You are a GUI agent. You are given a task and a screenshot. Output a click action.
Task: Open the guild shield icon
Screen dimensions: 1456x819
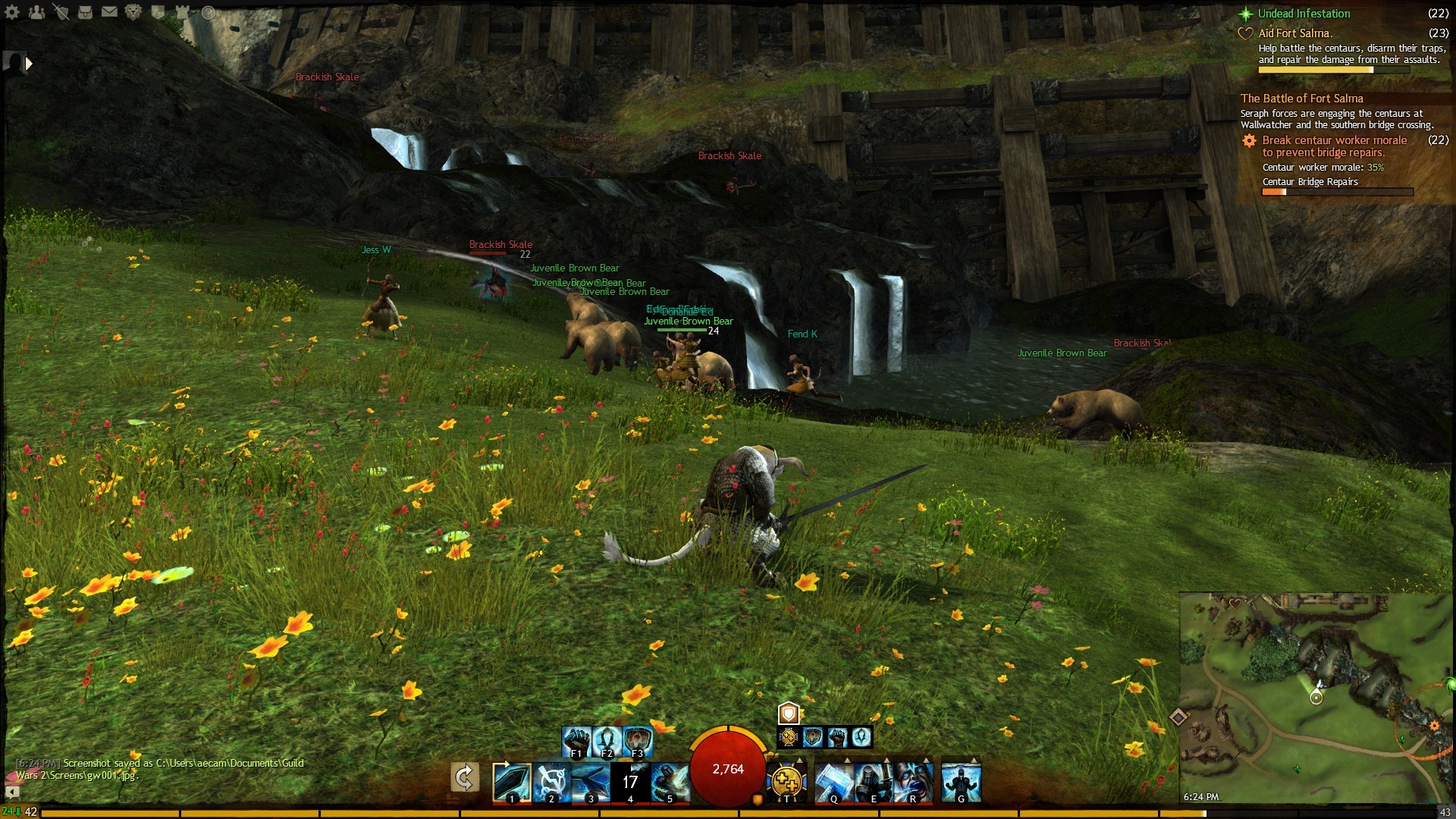point(158,12)
